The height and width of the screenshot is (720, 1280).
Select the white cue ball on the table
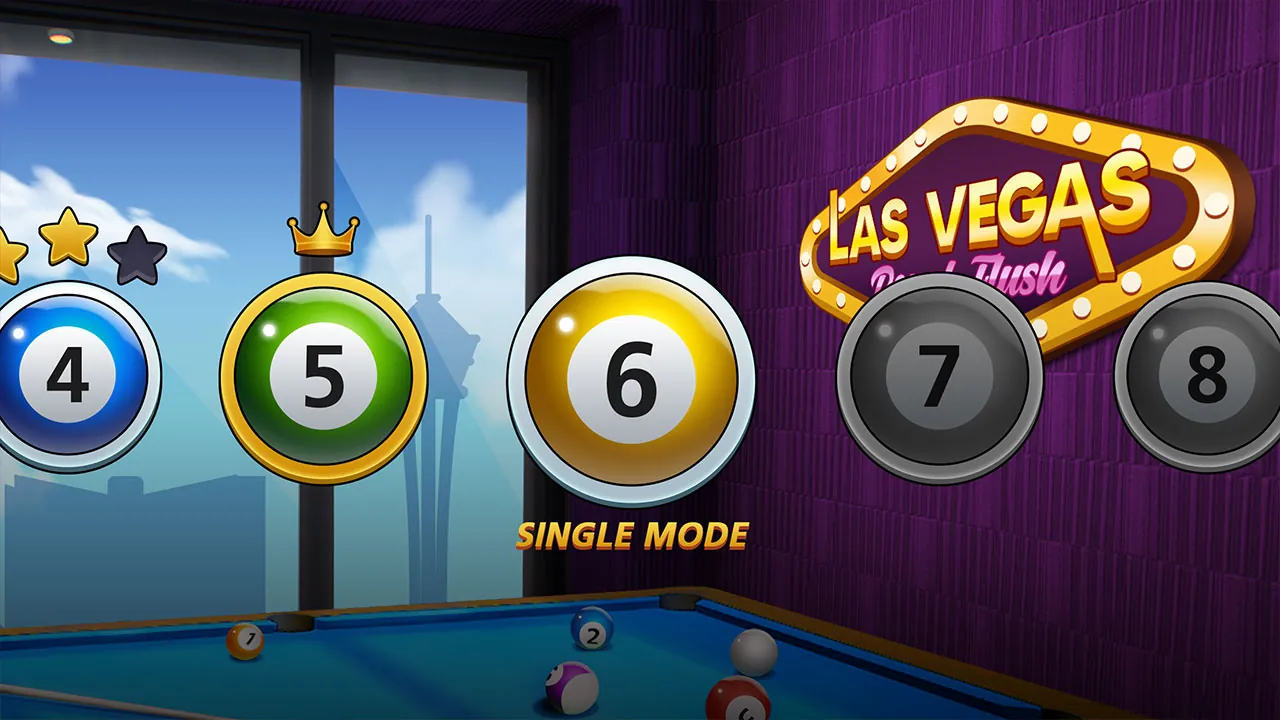(755, 650)
